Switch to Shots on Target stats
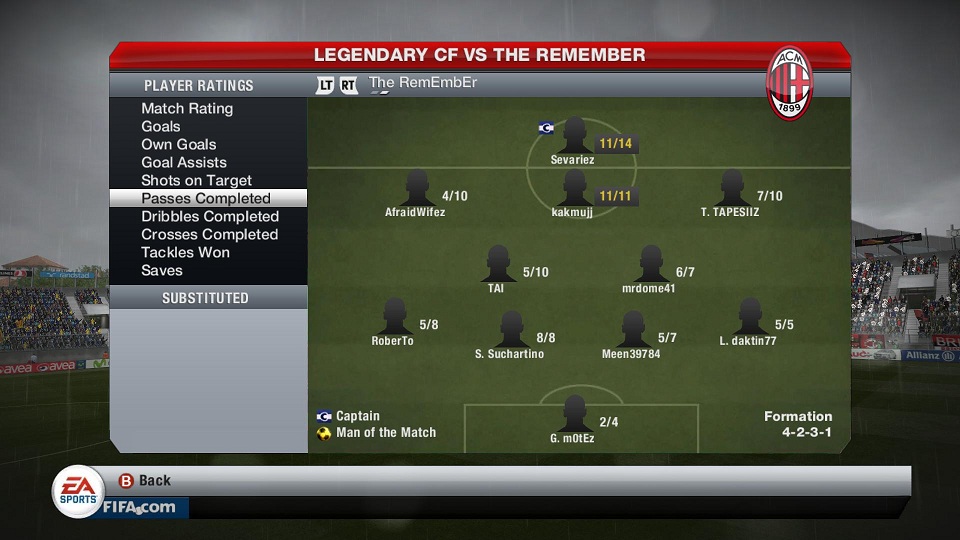The image size is (960, 540). click(x=196, y=181)
